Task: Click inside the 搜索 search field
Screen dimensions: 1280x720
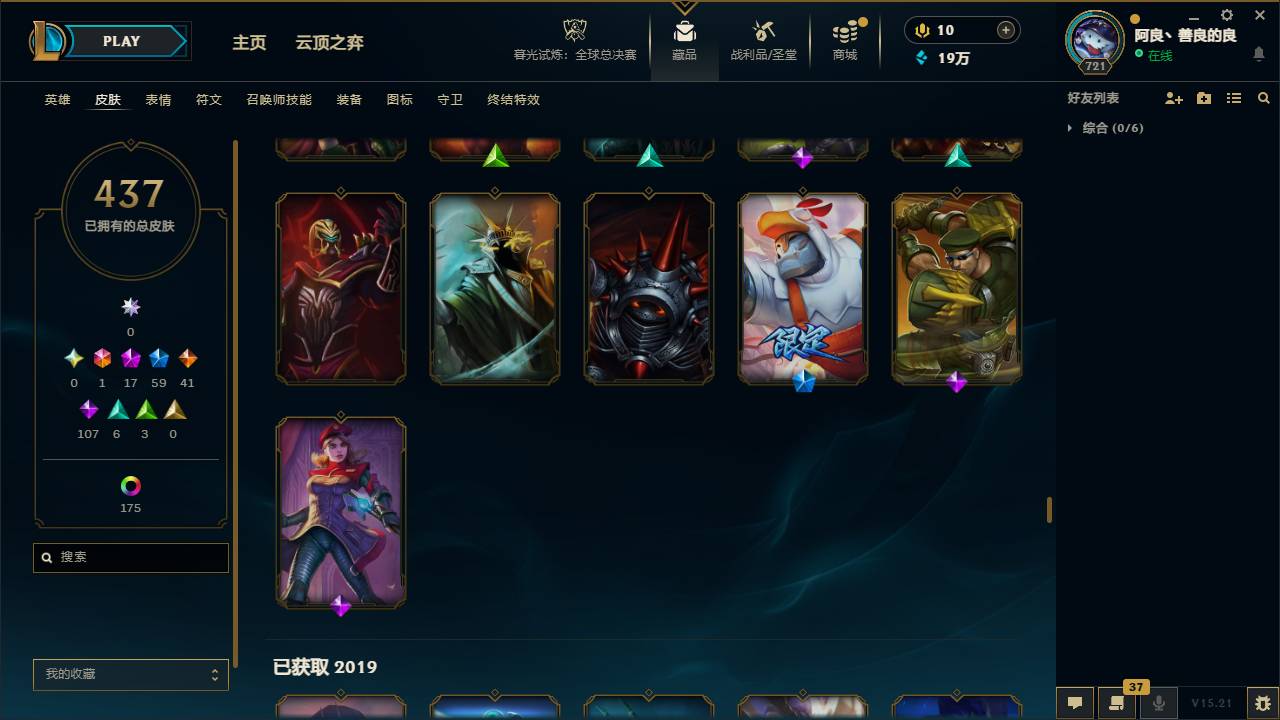Action: pyautogui.click(x=130, y=557)
